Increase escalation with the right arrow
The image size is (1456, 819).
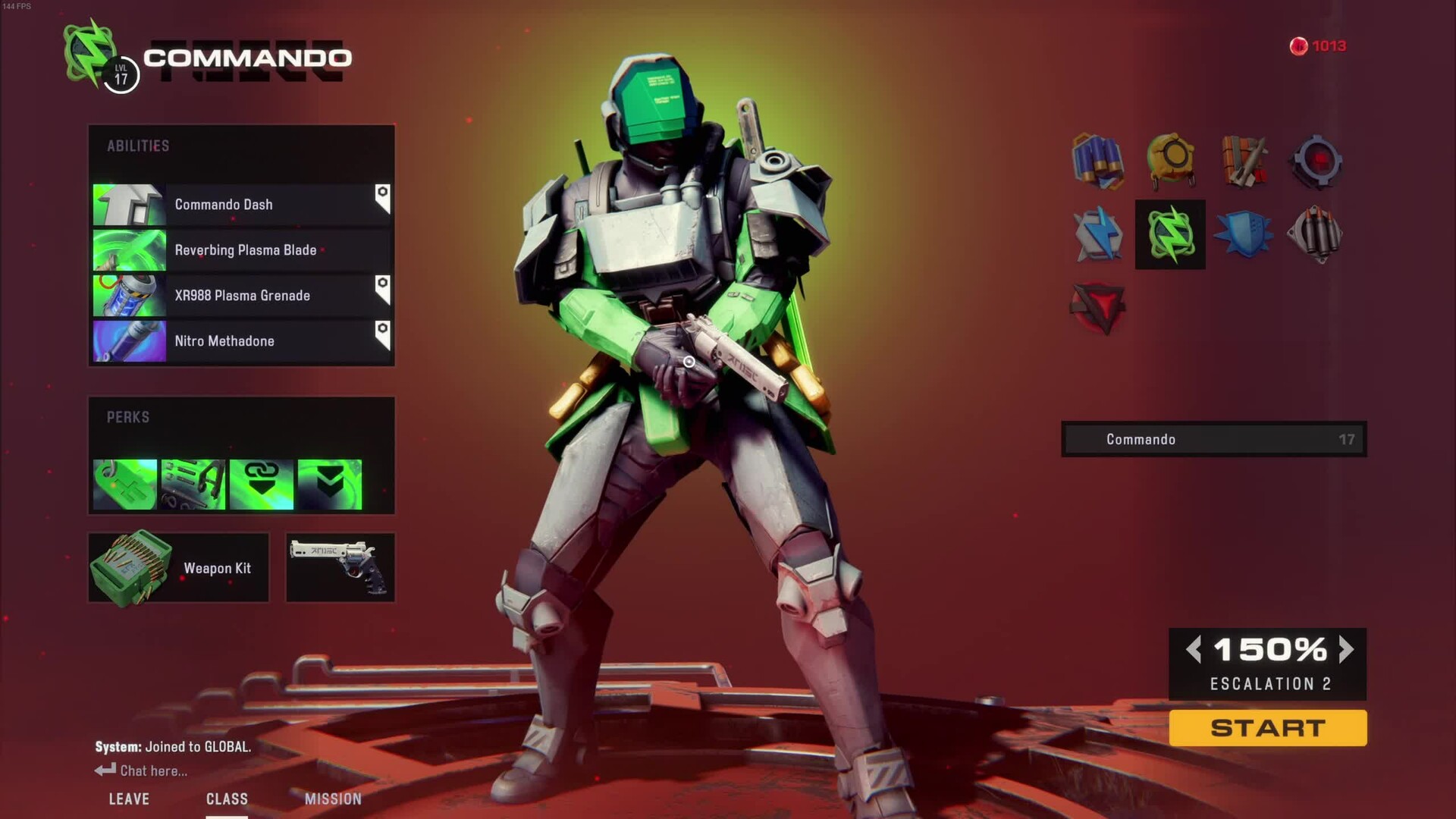pos(1346,649)
